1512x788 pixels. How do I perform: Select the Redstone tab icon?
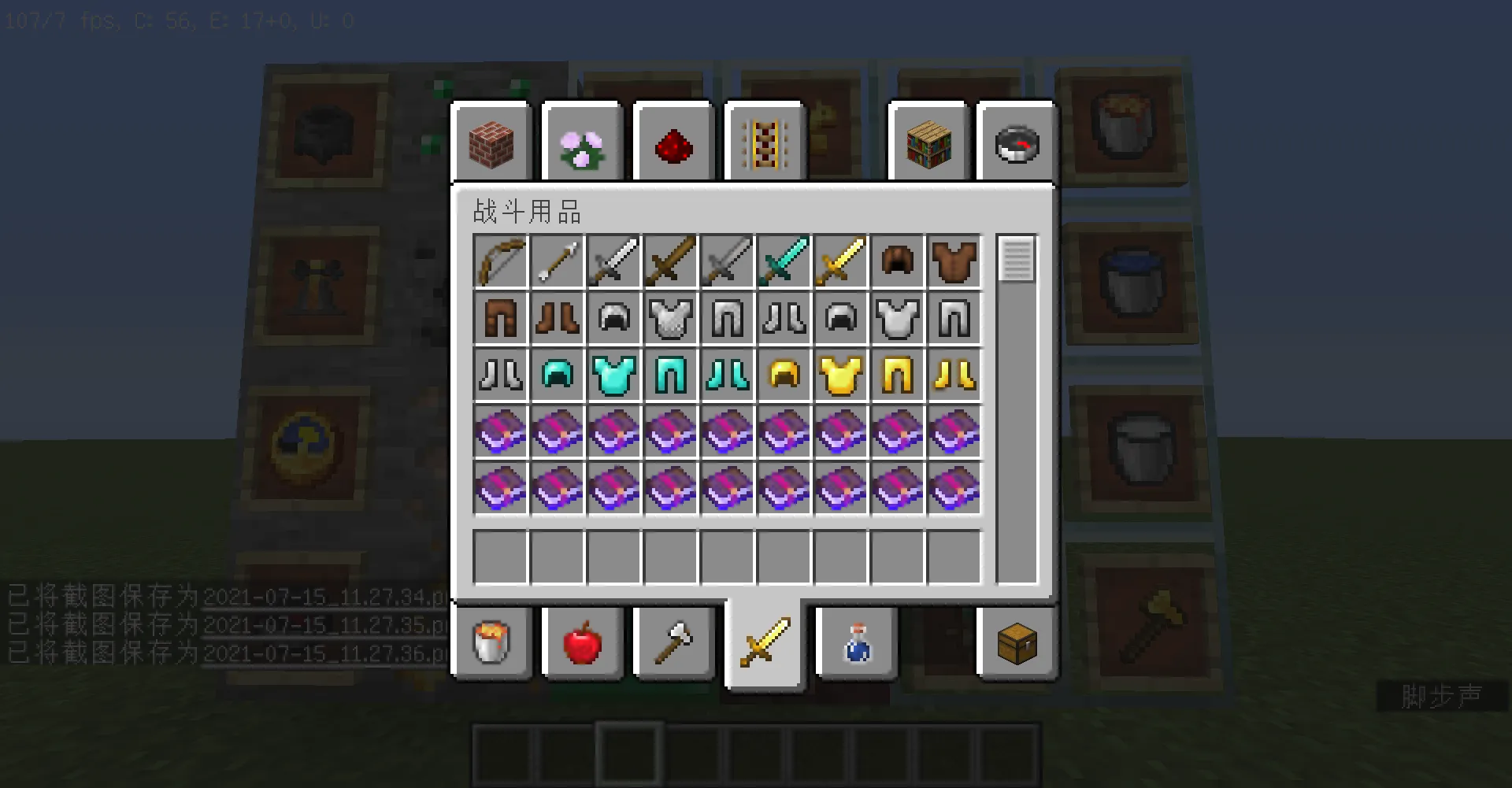click(673, 142)
